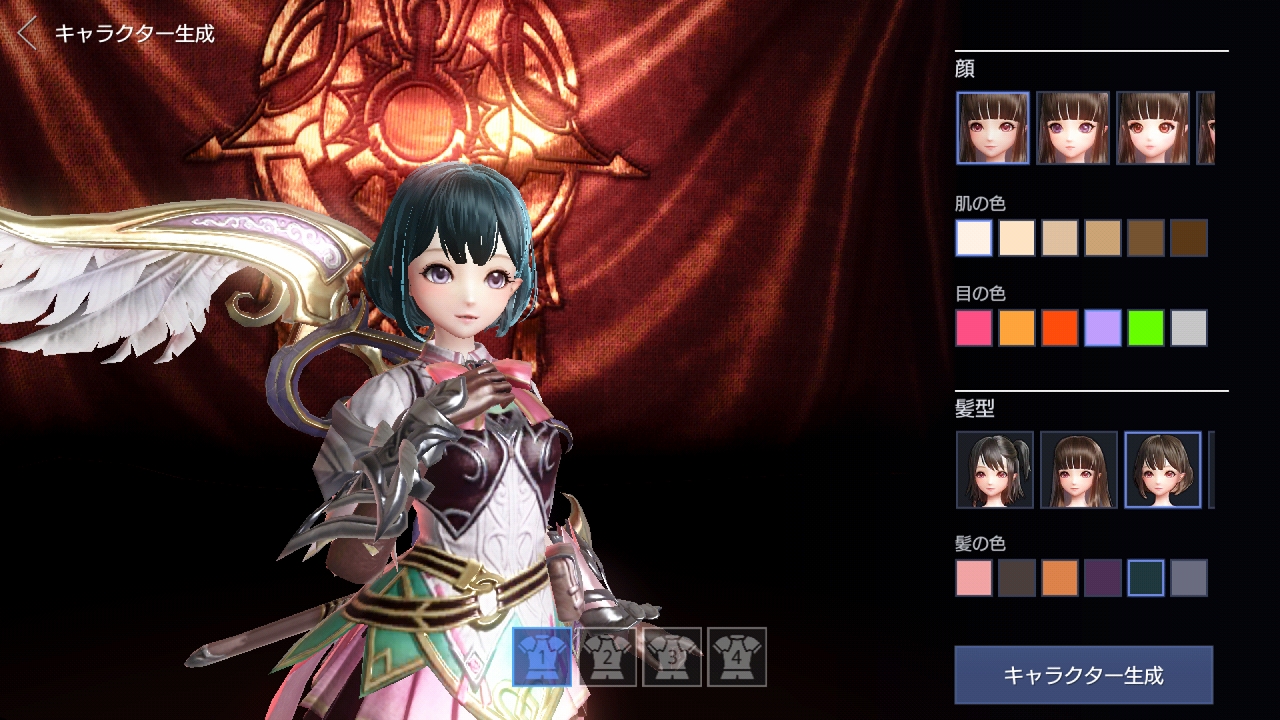
Task: Choose the orange hair color swatch
Action: tap(1060, 578)
